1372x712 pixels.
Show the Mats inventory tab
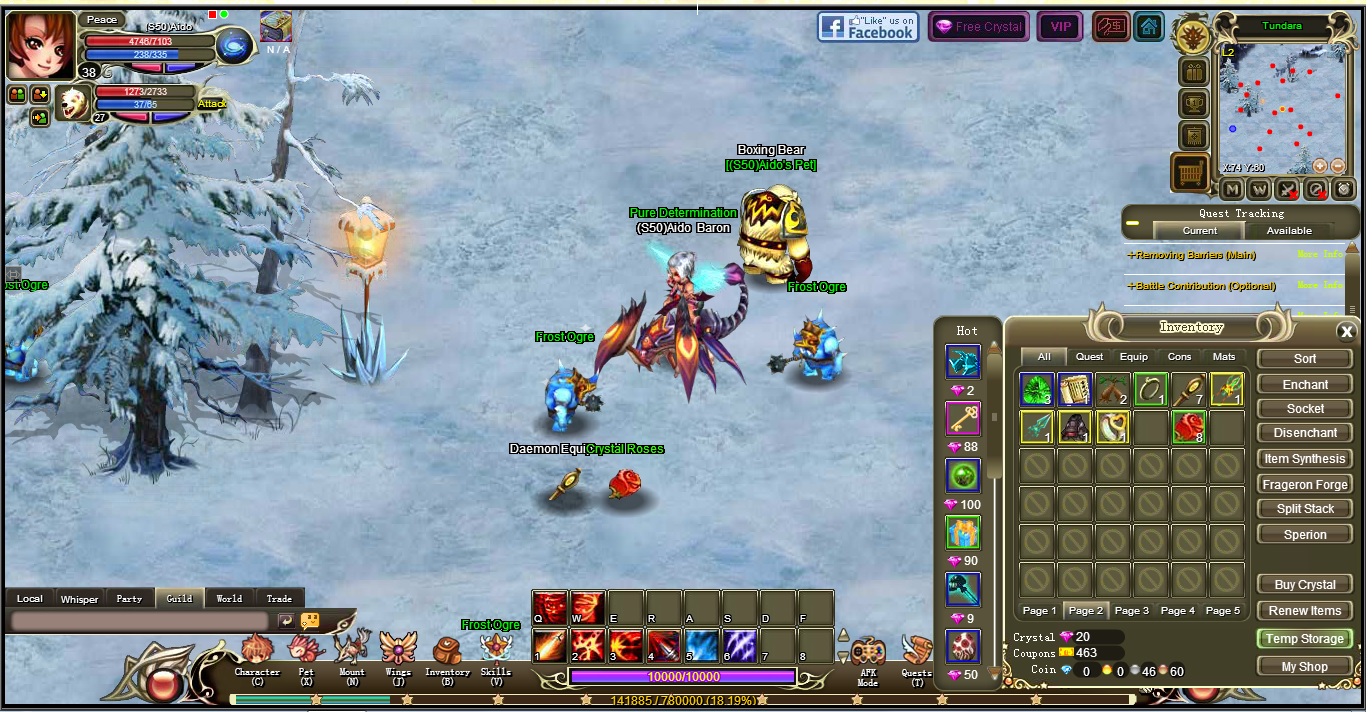pyautogui.click(x=1223, y=356)
